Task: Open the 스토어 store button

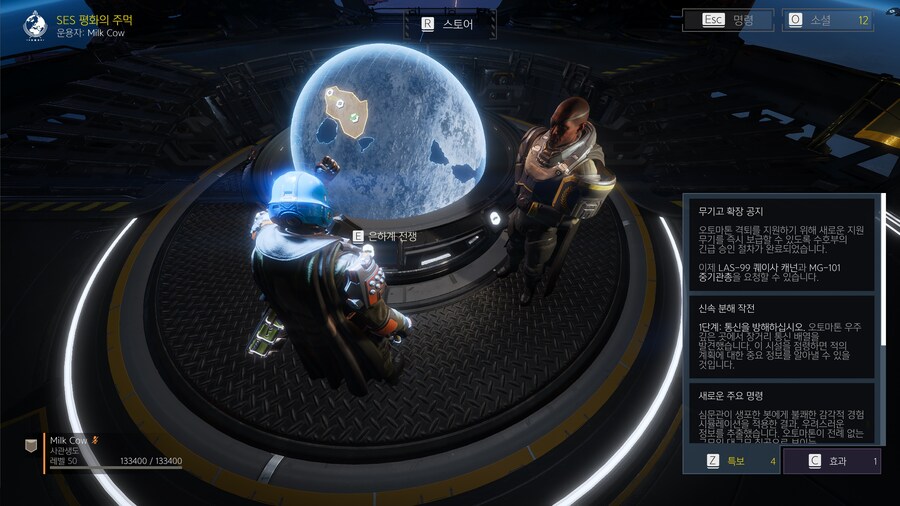Action: click(449, 23)
